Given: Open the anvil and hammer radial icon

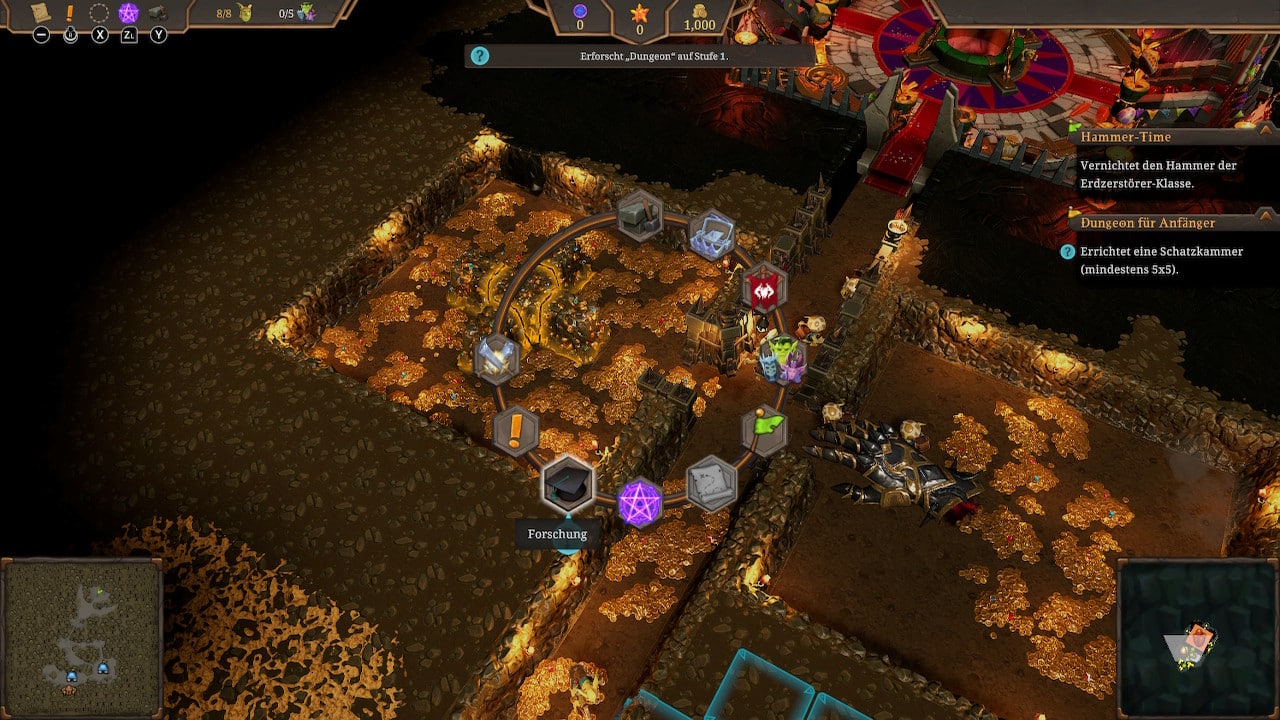Looking at the screenshot, I should (639, 215).
